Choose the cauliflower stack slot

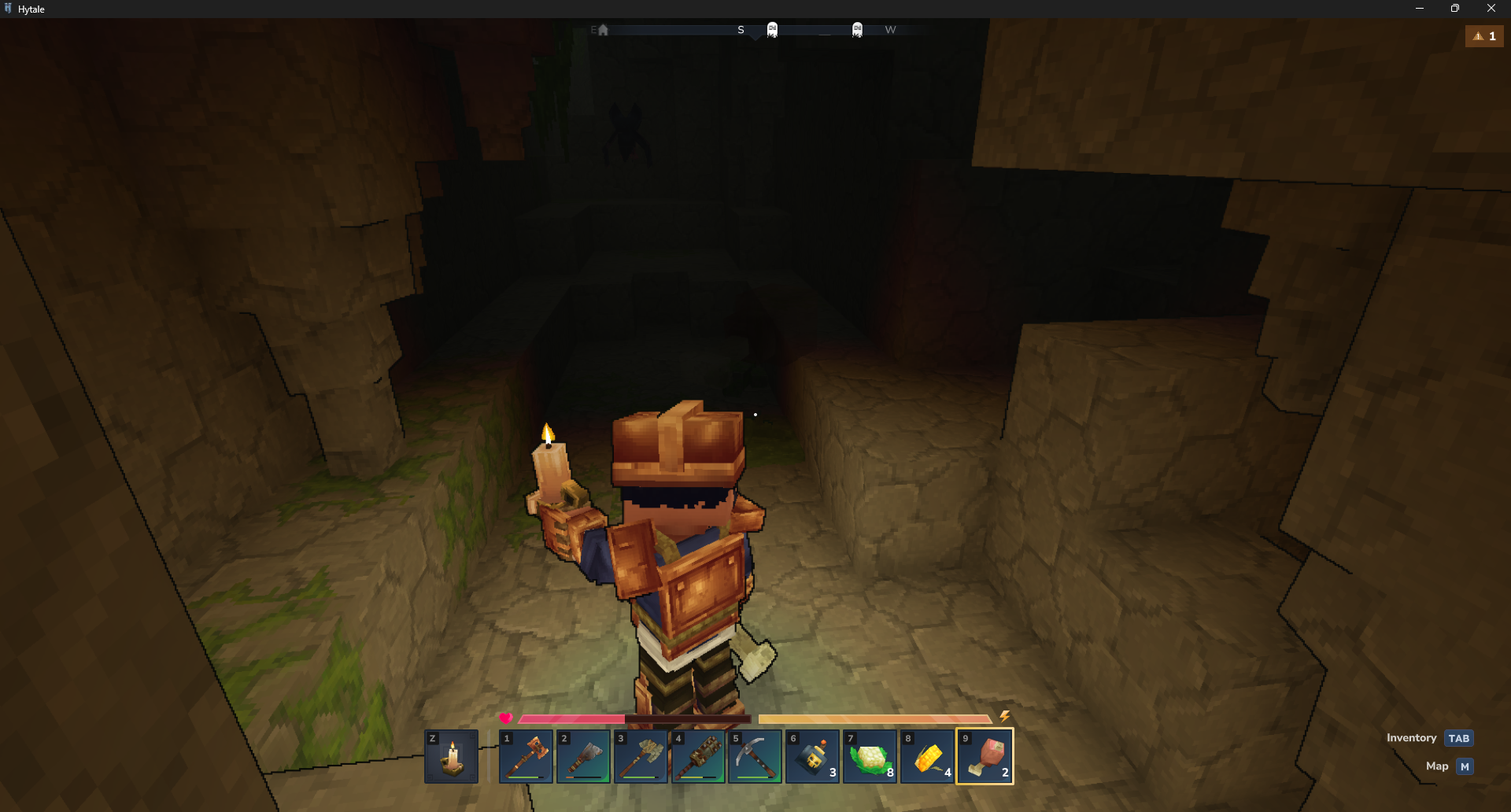[870, 757]
